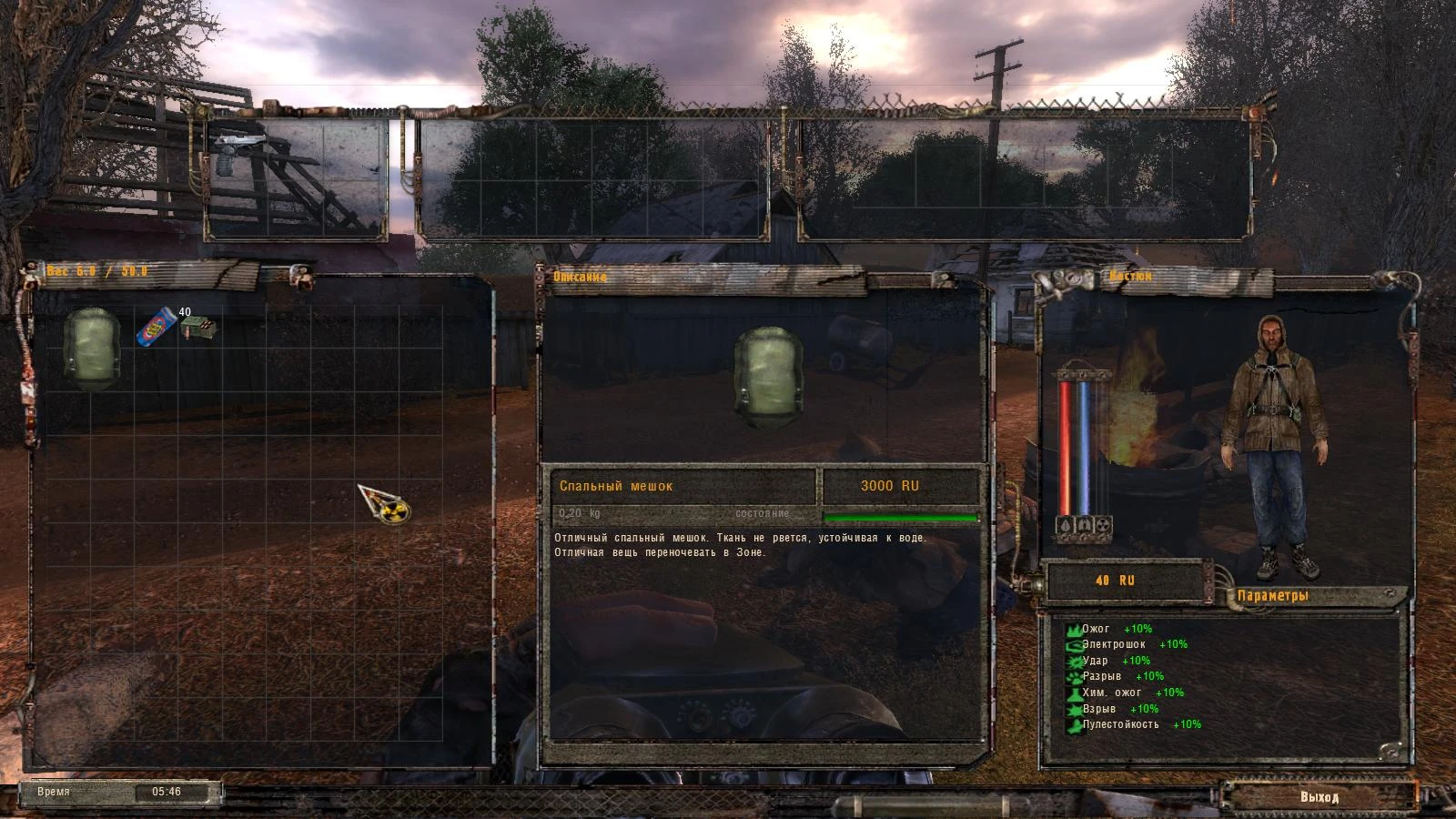
Task: Click the Взрыв explosion resistance icon
Action: click(x=1073, y=710)
